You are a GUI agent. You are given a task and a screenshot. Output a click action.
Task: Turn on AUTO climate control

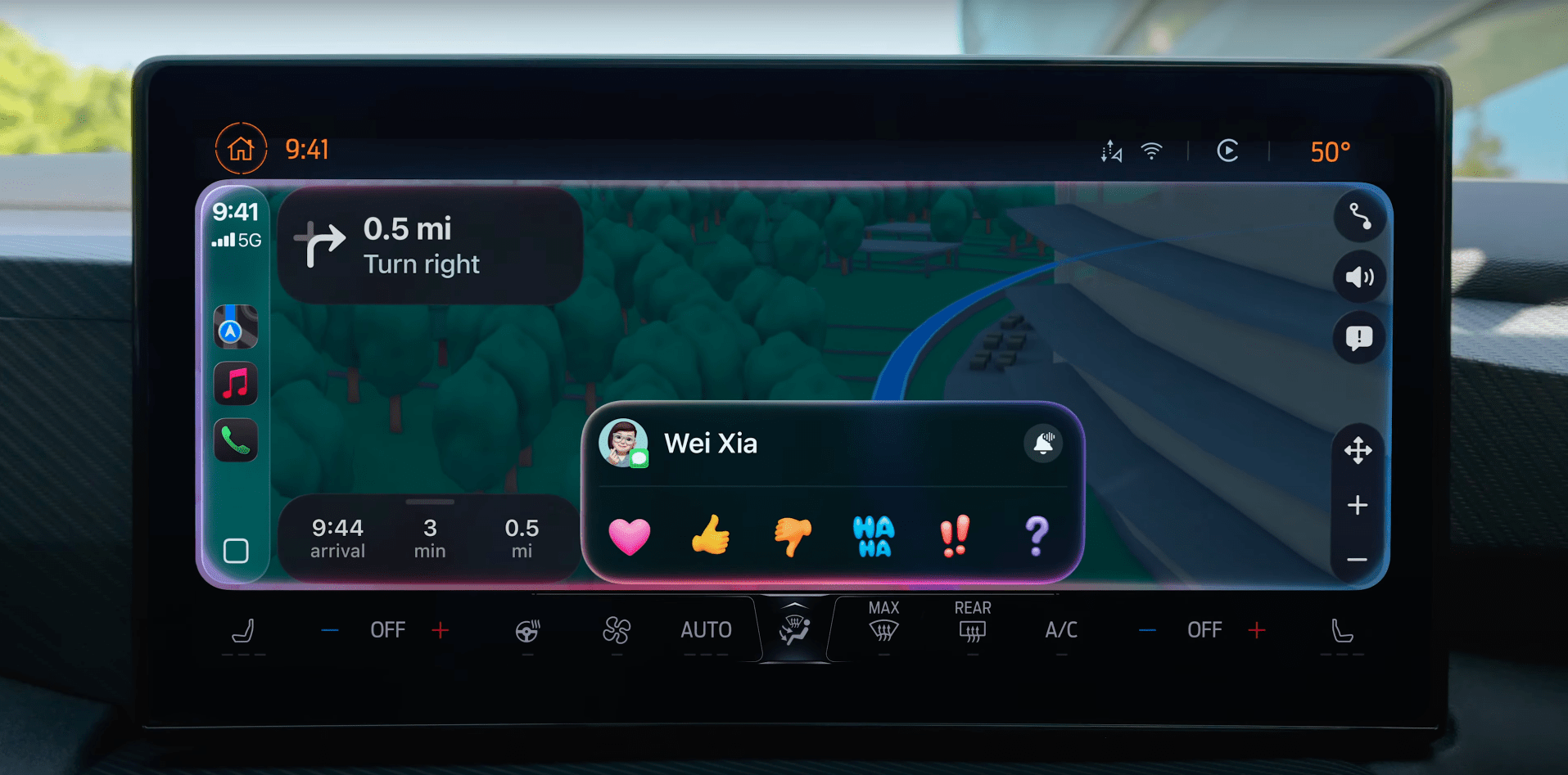coord(706,630)
